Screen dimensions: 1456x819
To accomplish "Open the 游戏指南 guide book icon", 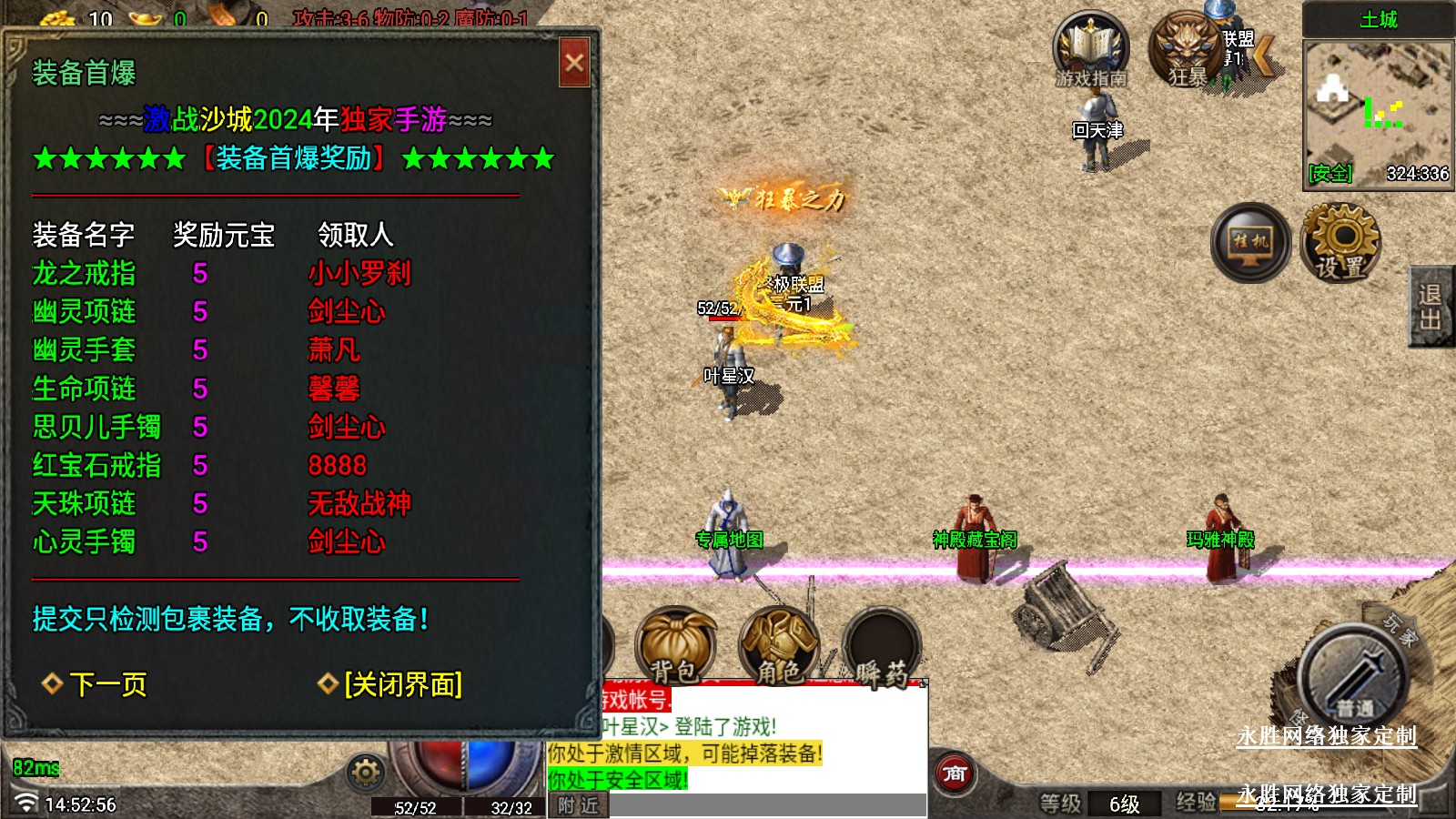I will [x=1090, y=50].
